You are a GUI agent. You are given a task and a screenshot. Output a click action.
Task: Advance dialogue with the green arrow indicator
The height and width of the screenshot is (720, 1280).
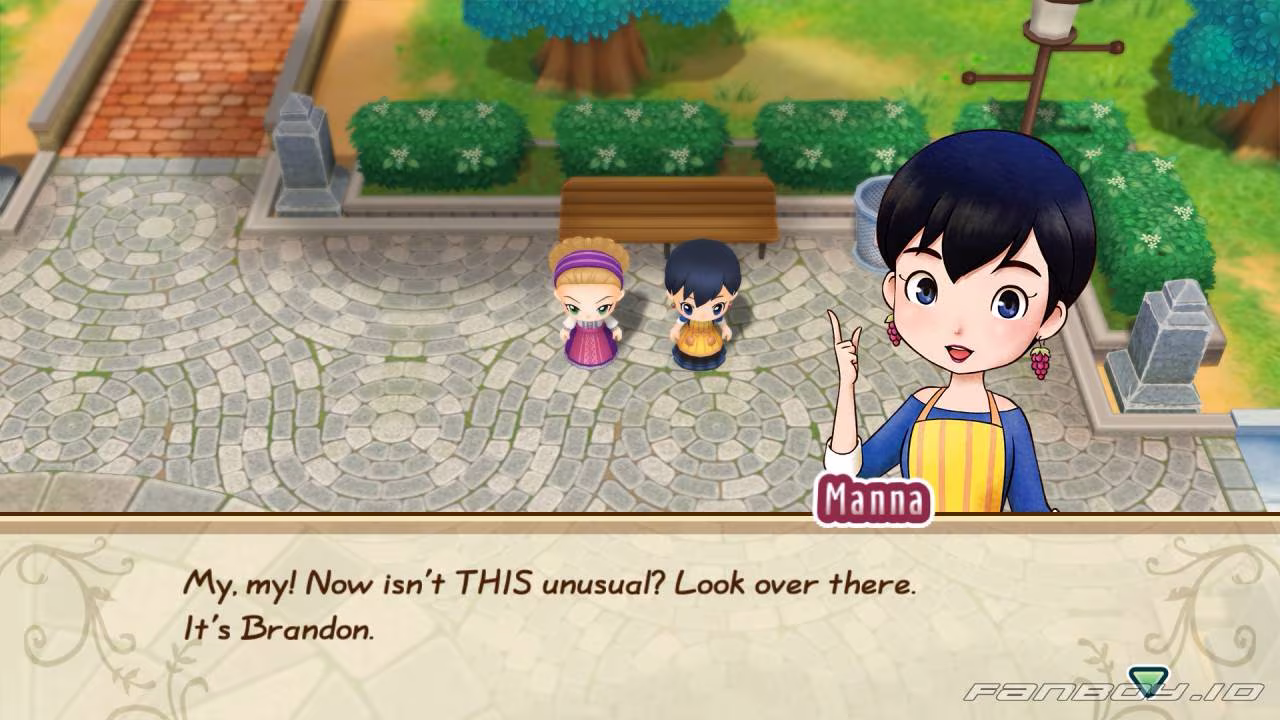[1146, 680]
